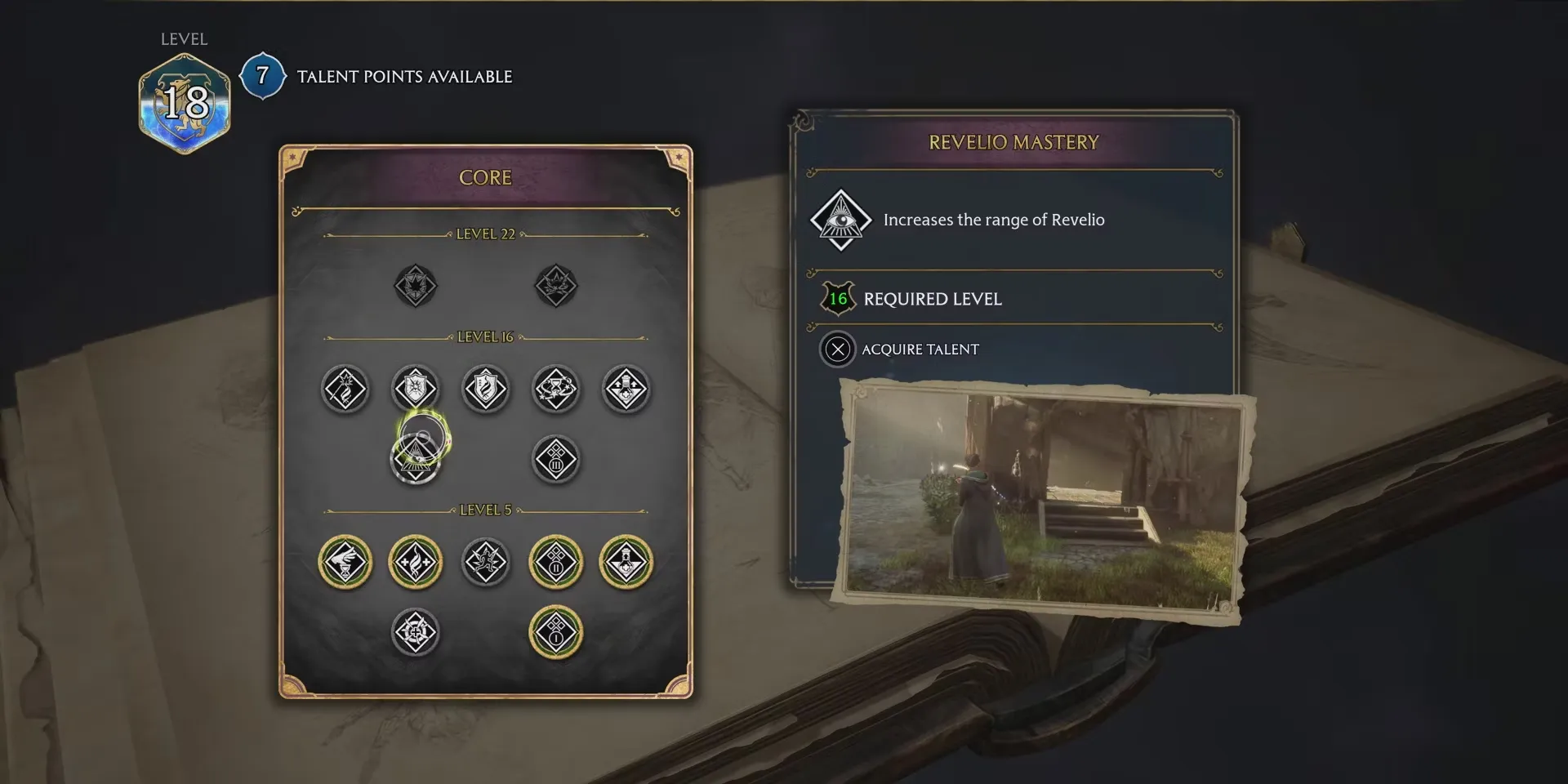Pick the shield with flame talent

click(486, 389)
